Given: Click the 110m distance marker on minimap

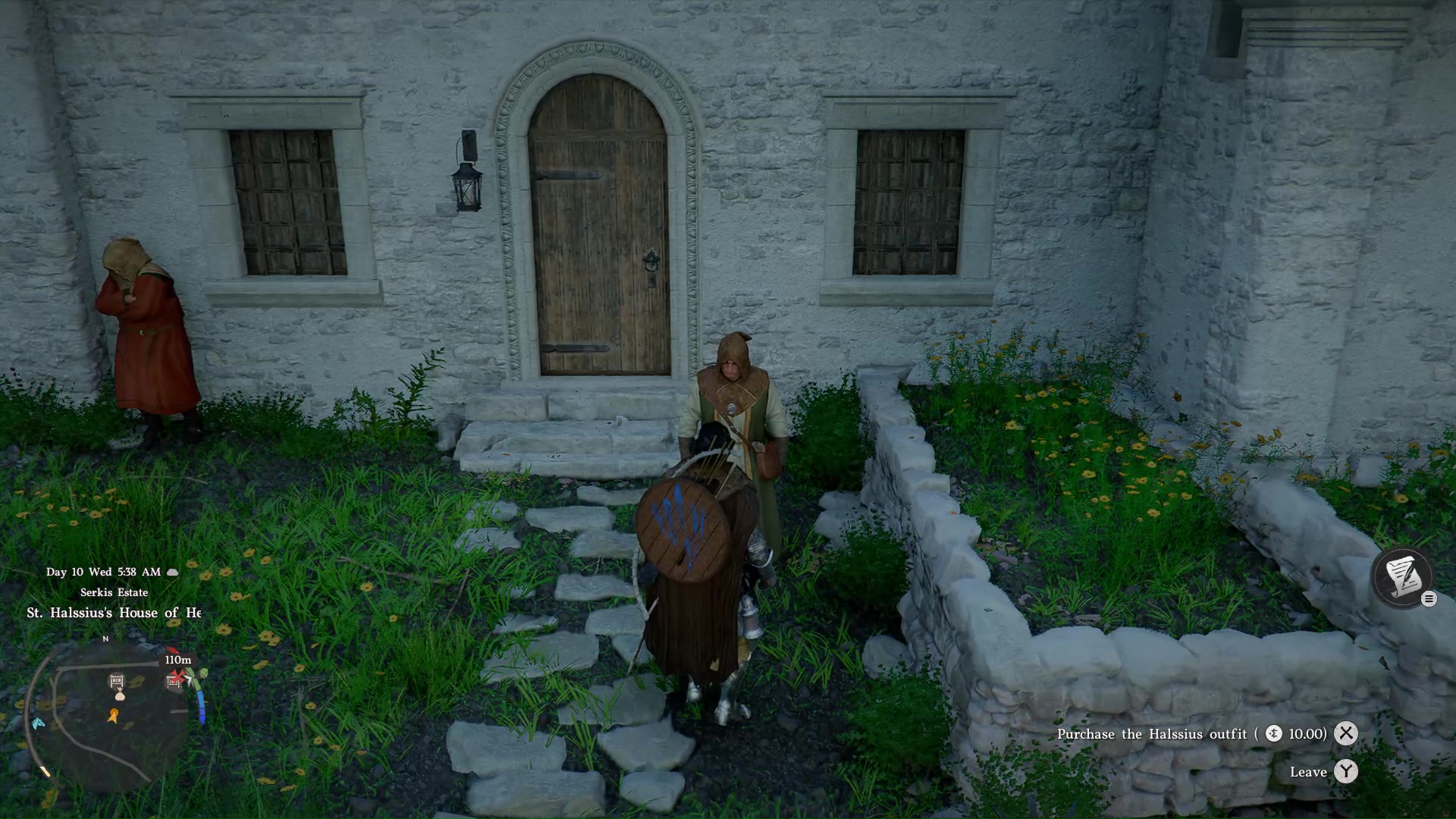Looking at the screenshot, I should [177, 661].
